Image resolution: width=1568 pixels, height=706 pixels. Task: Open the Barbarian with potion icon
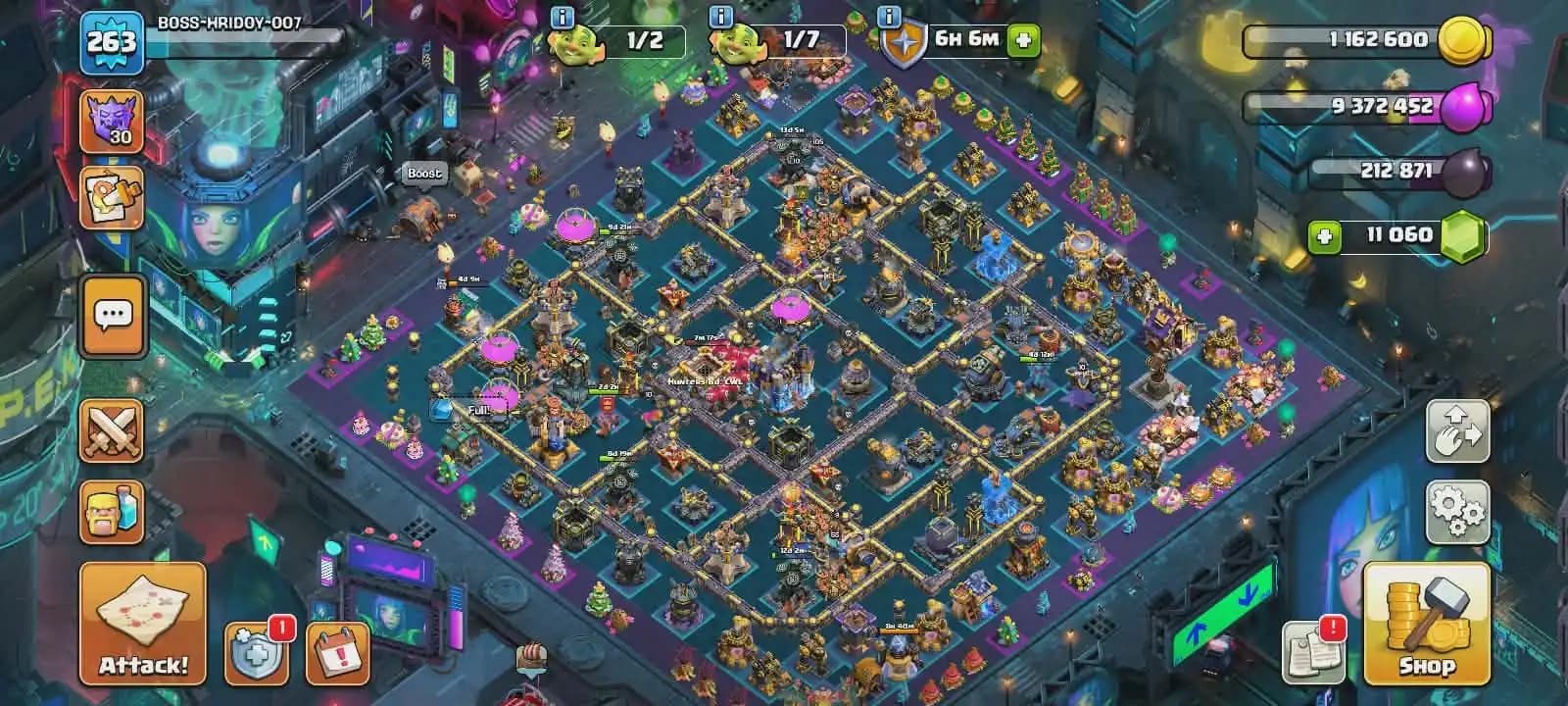[x=111, y=511]
